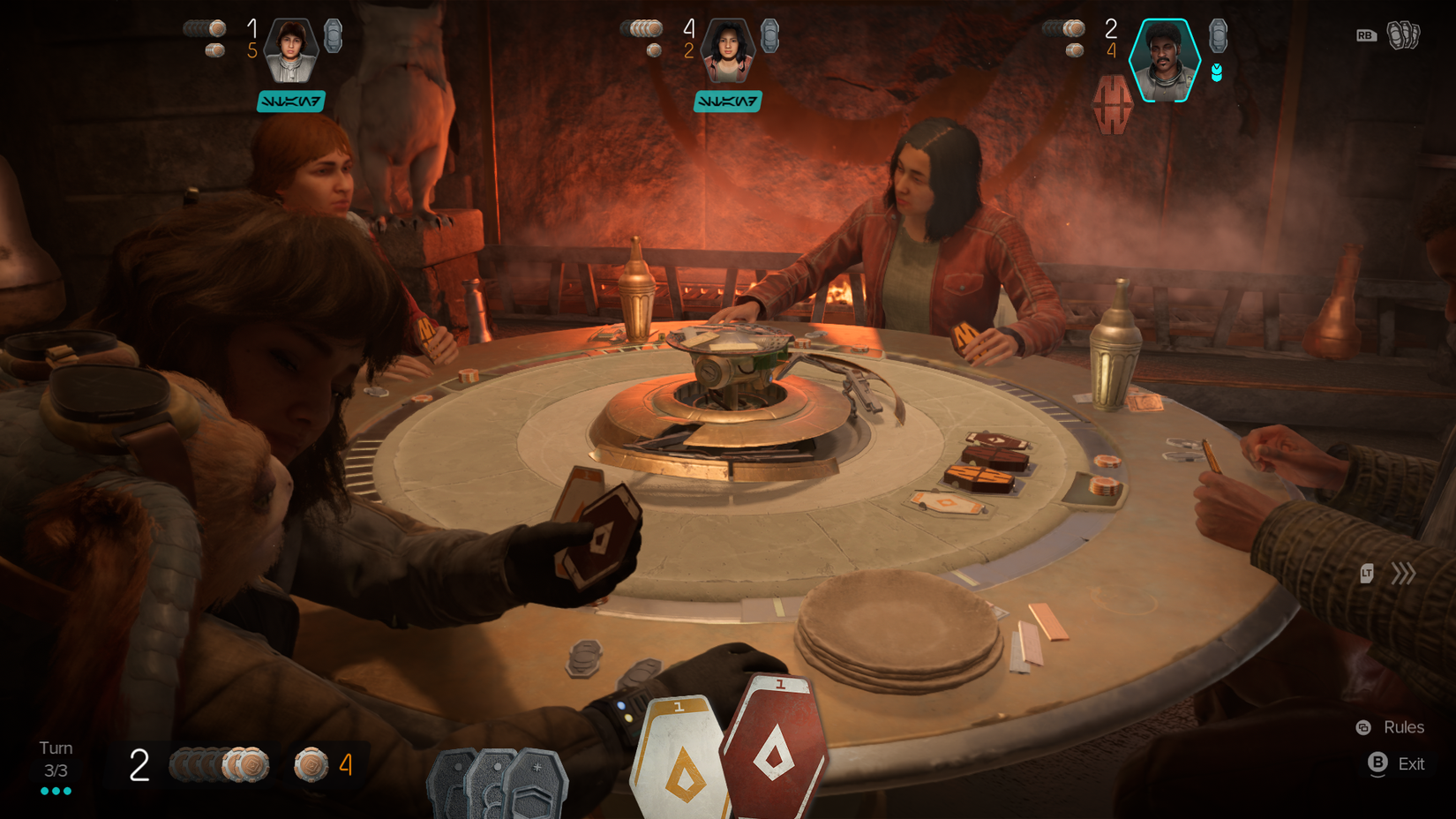This screenshot has width=1456, height=819.
Task: Click the orange dealer emblem below Lando's portrait
Action: [1111, 100]
